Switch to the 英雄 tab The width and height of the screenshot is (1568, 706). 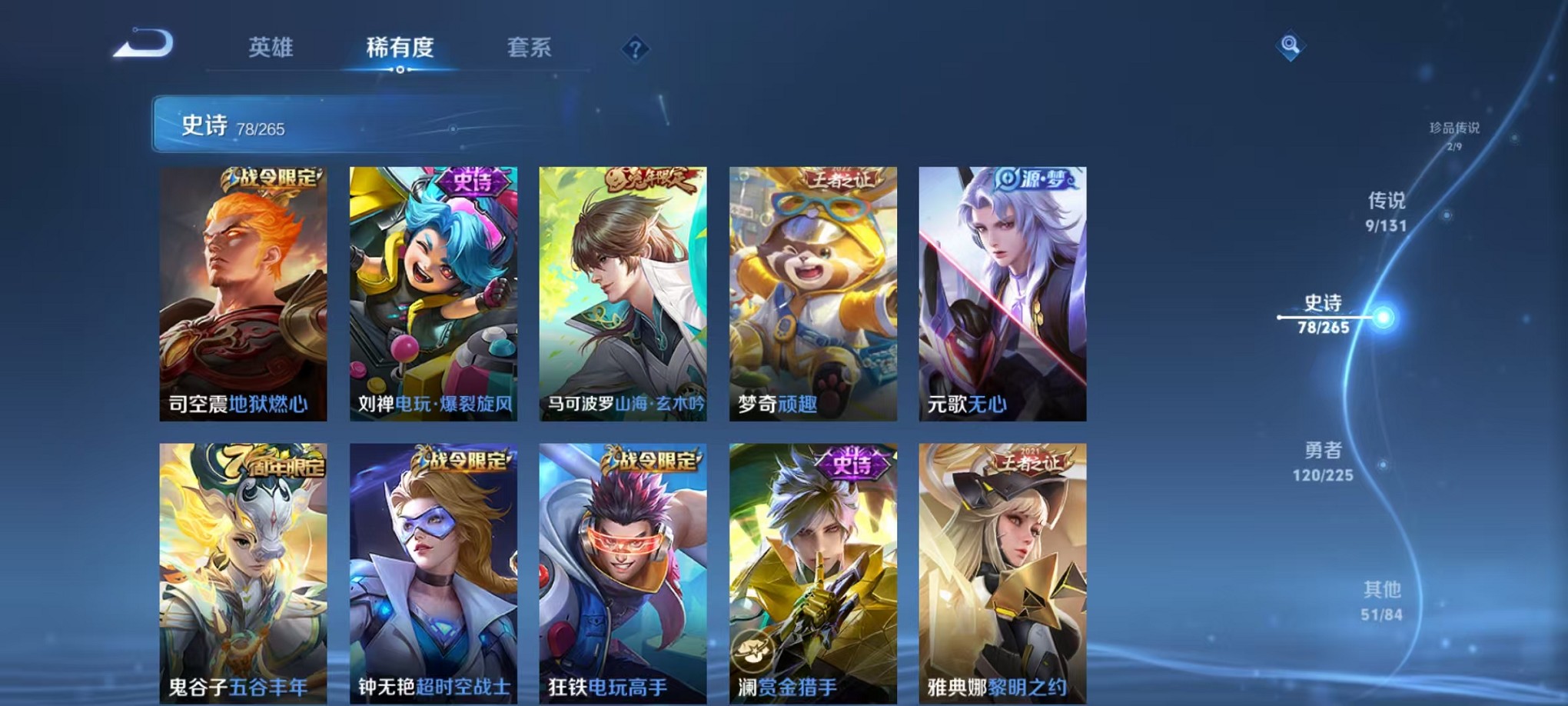pyautogui.click(x=271, y=48)
